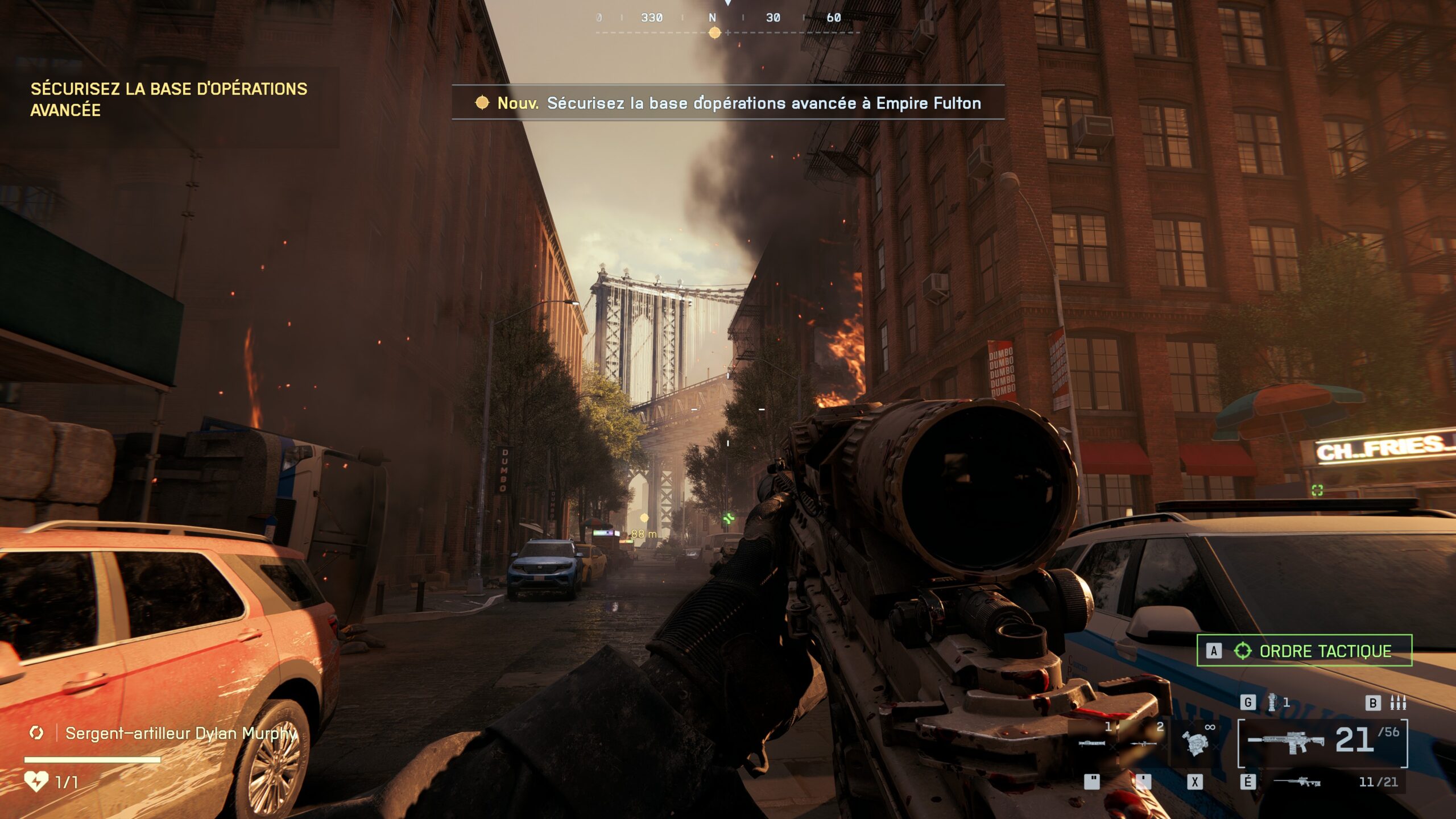Click the new objective notification banner
The image size is (1456, 819).
point(728,103)
